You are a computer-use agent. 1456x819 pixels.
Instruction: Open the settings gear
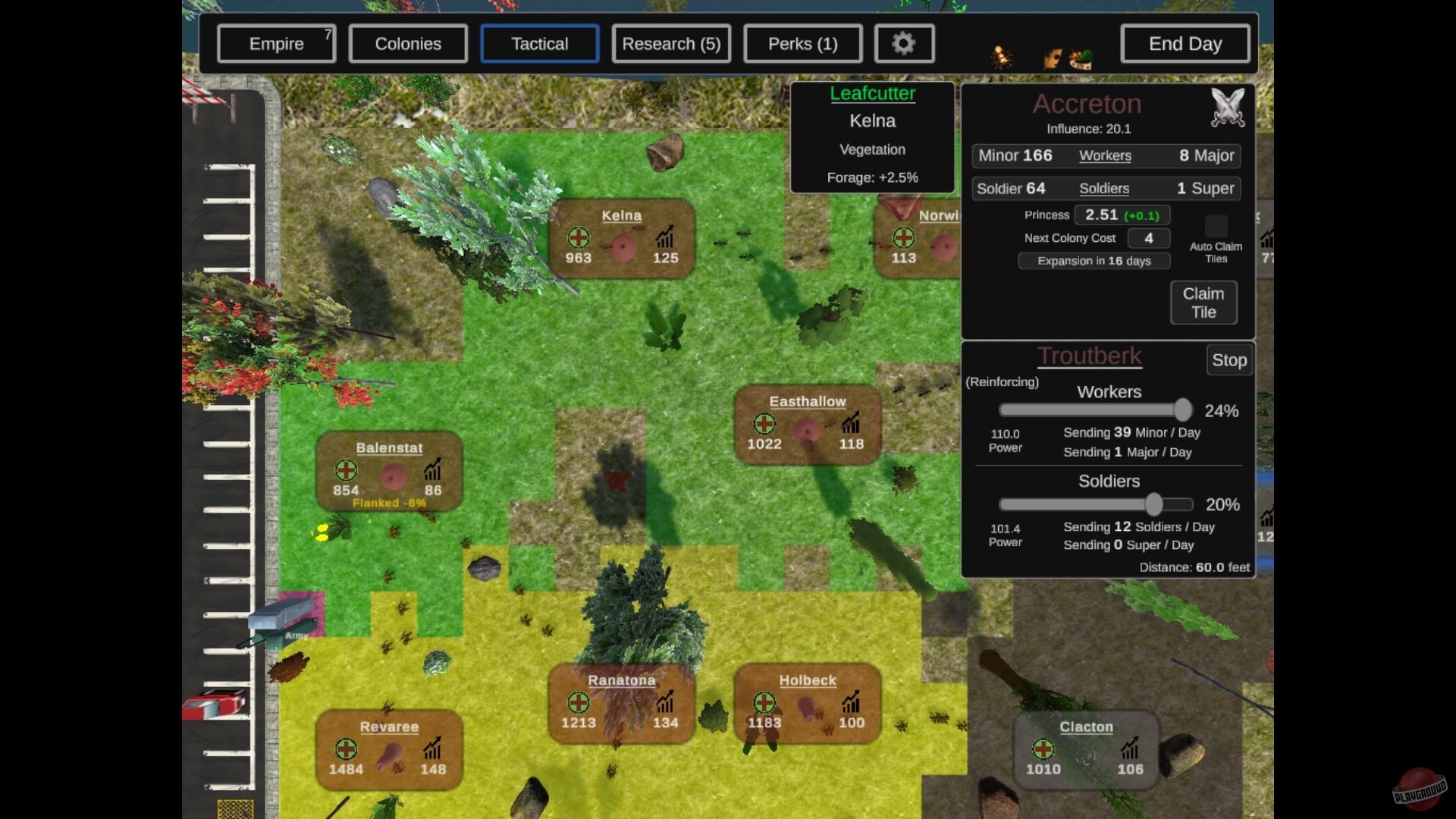tap(904, 43)
